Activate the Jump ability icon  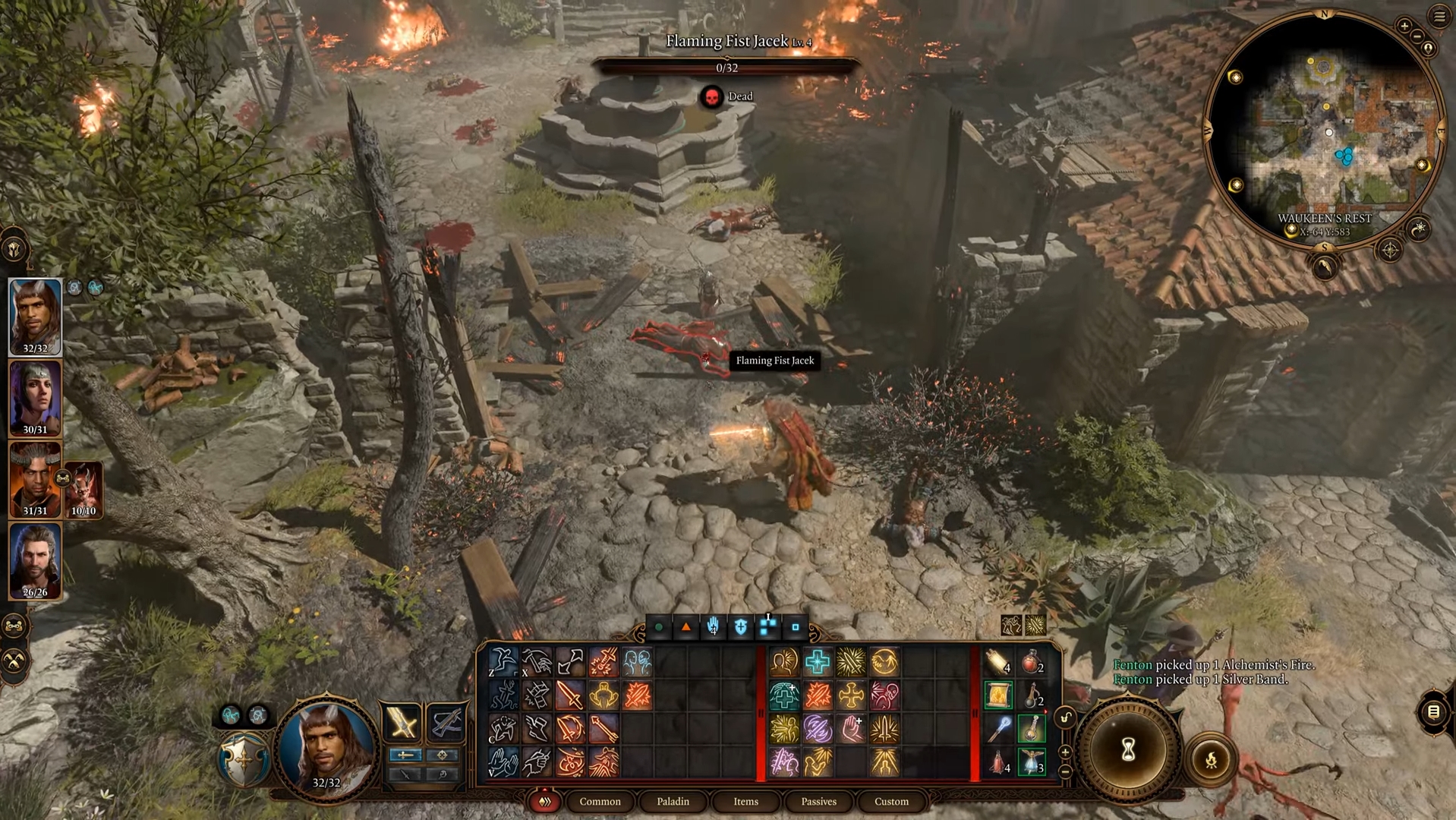[503, 662]
